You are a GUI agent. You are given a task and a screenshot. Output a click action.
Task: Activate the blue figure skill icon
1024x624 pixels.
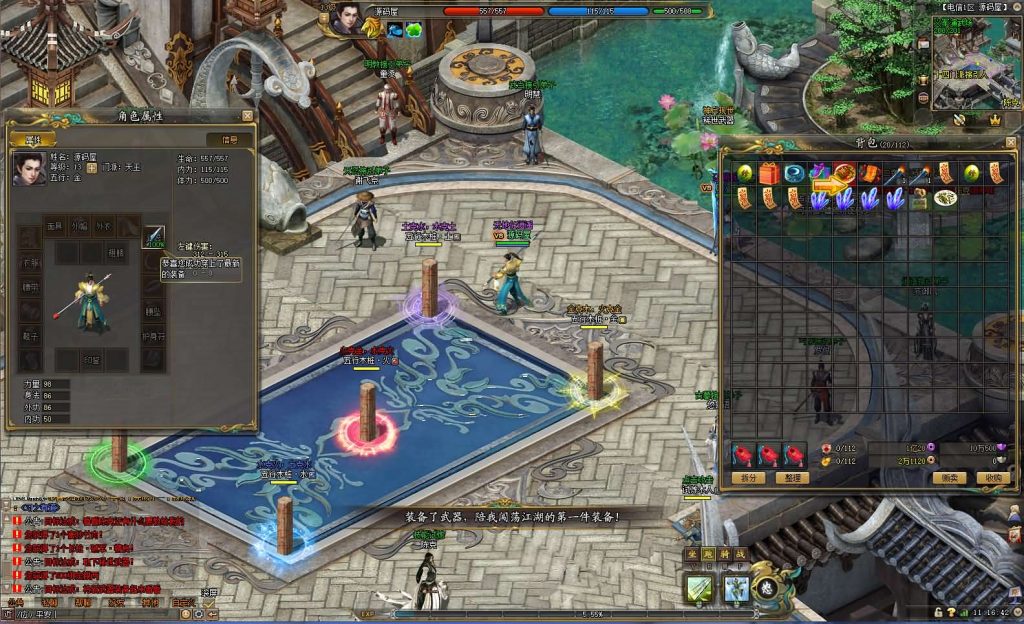coord(737,589)
